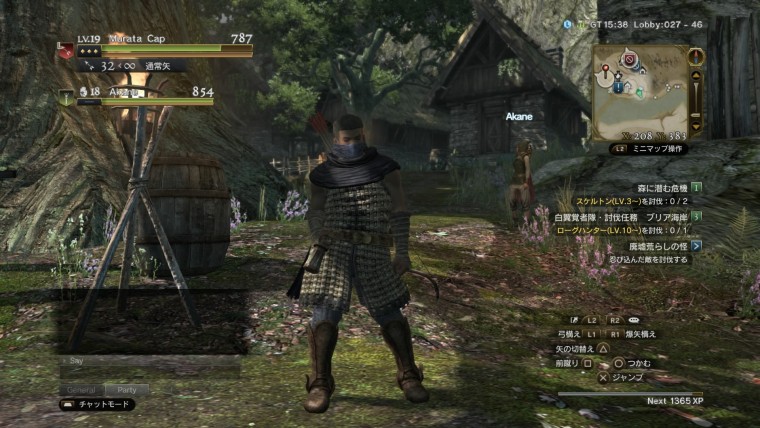760x428 pixels.
Task: Select the 森に潜む危機 quest entry
Action: point(658,187)
